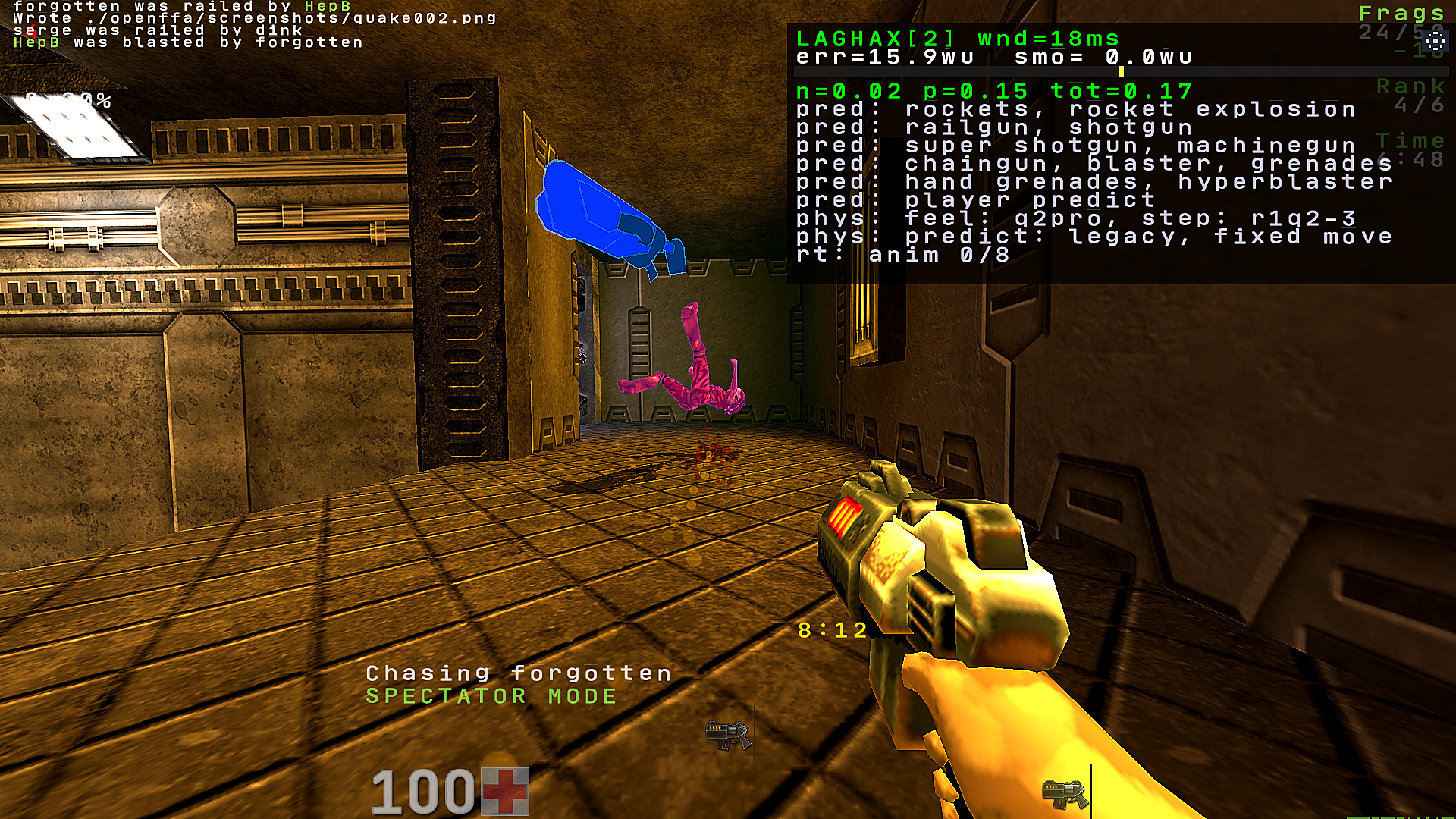
Task: Click the dotted-circle overlay icon over the frag count
Action: tap(1434, 41)
